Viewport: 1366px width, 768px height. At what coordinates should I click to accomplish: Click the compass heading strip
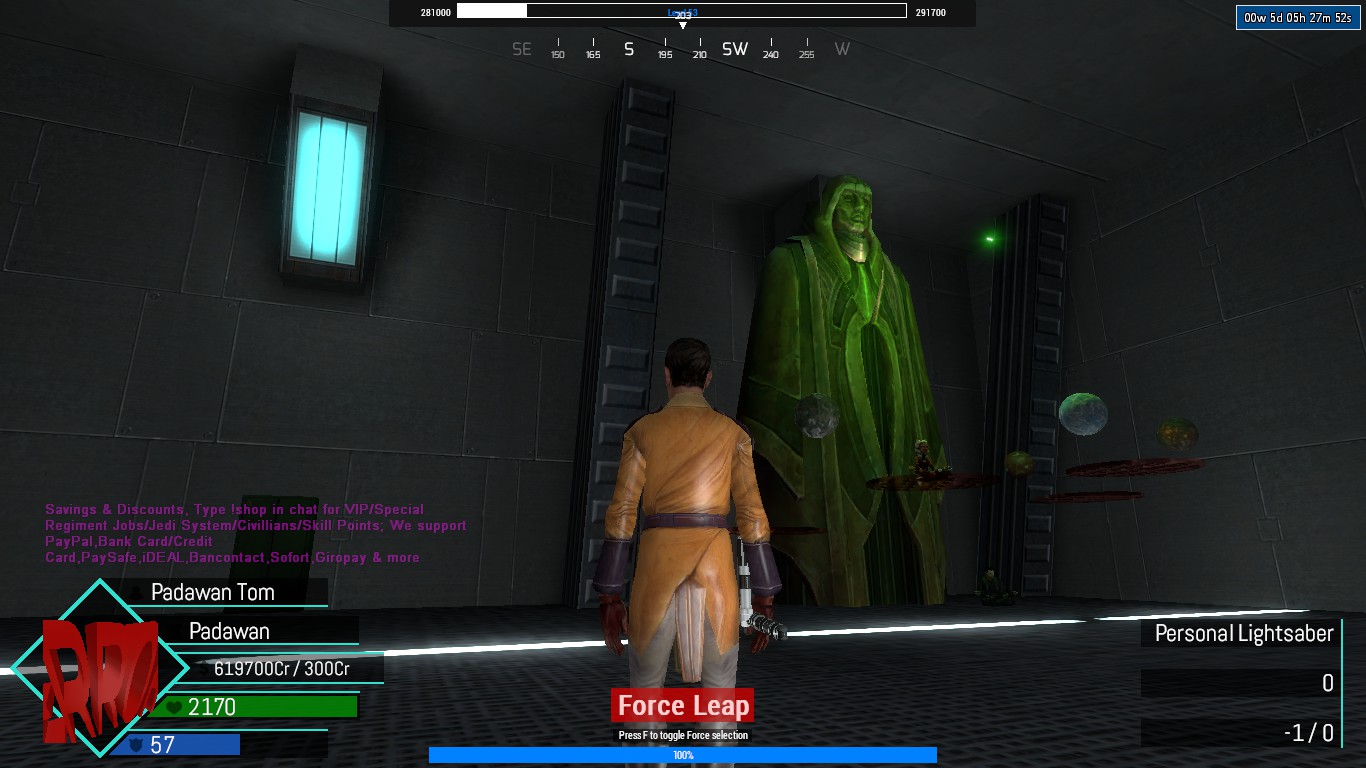coord(682,49)
